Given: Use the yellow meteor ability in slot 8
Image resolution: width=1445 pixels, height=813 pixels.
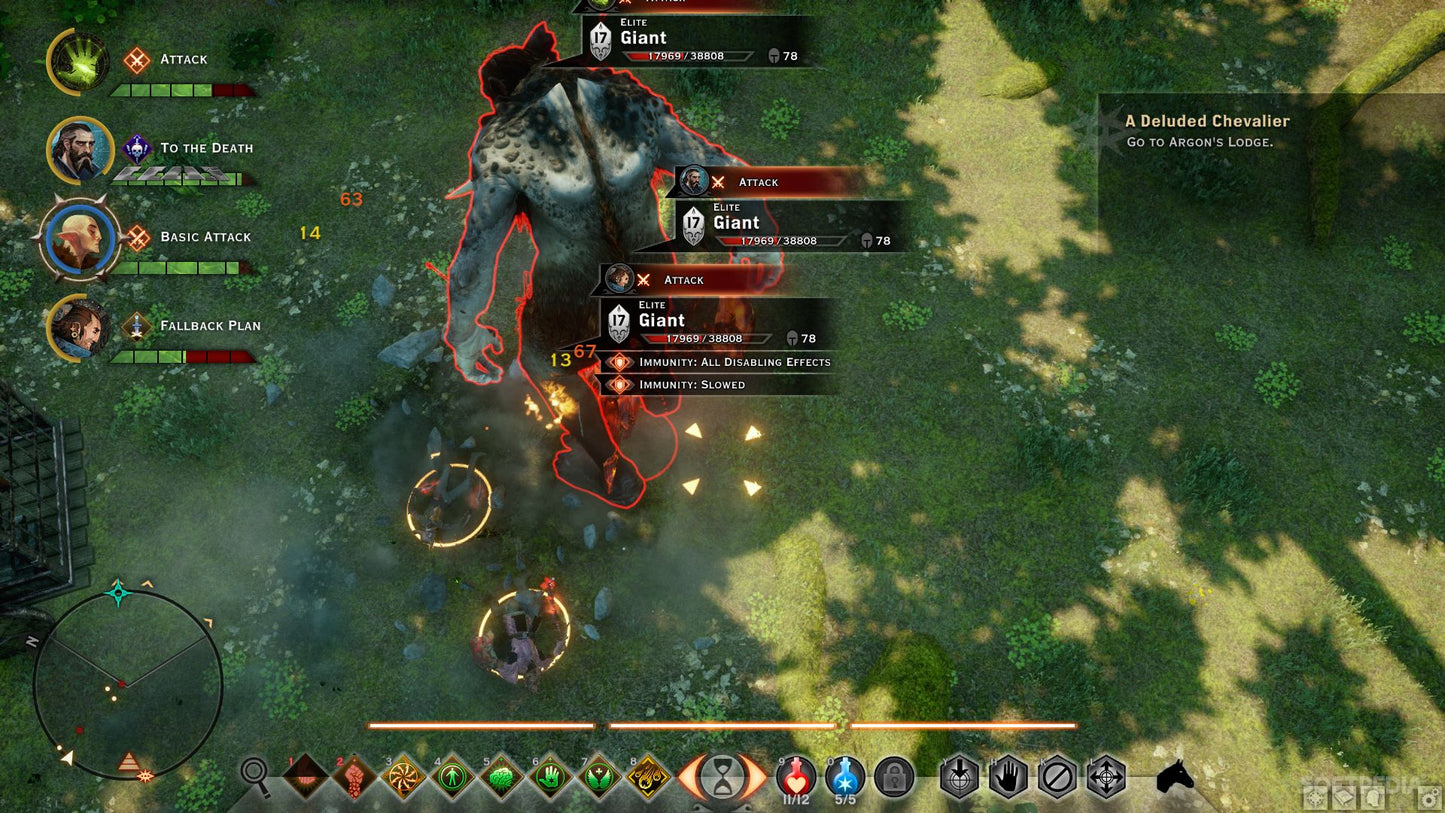Looking at the screenshot, I should (649, 777).
